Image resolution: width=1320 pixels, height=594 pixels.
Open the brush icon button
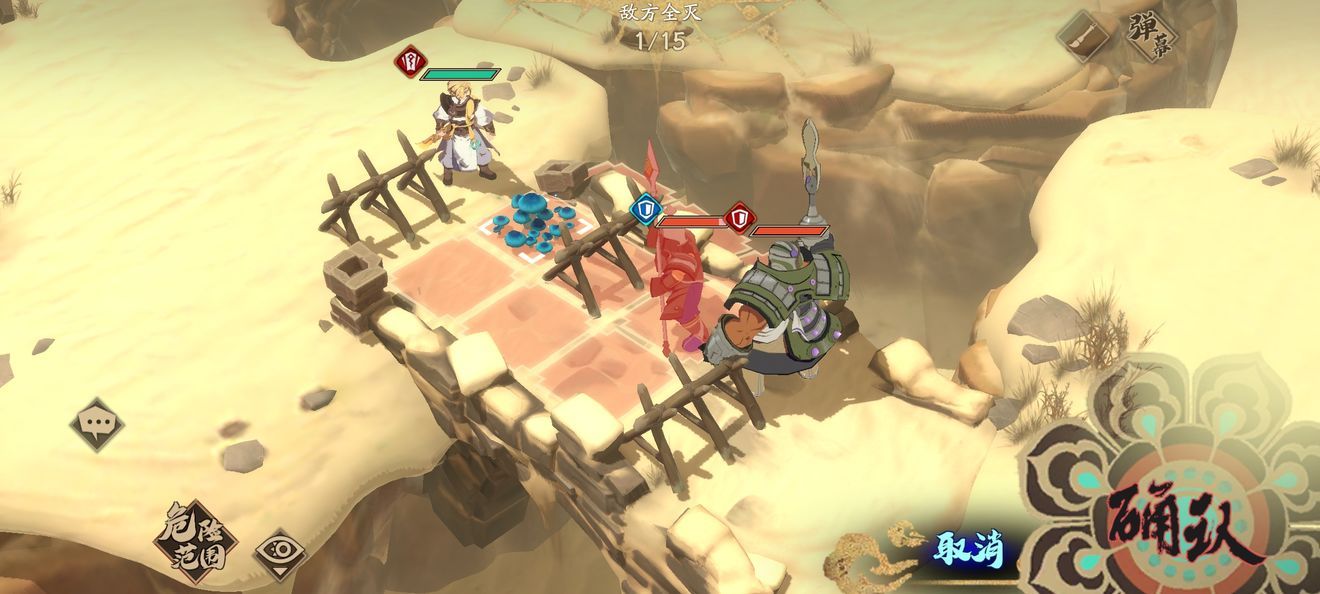(x=1084, y=37)
